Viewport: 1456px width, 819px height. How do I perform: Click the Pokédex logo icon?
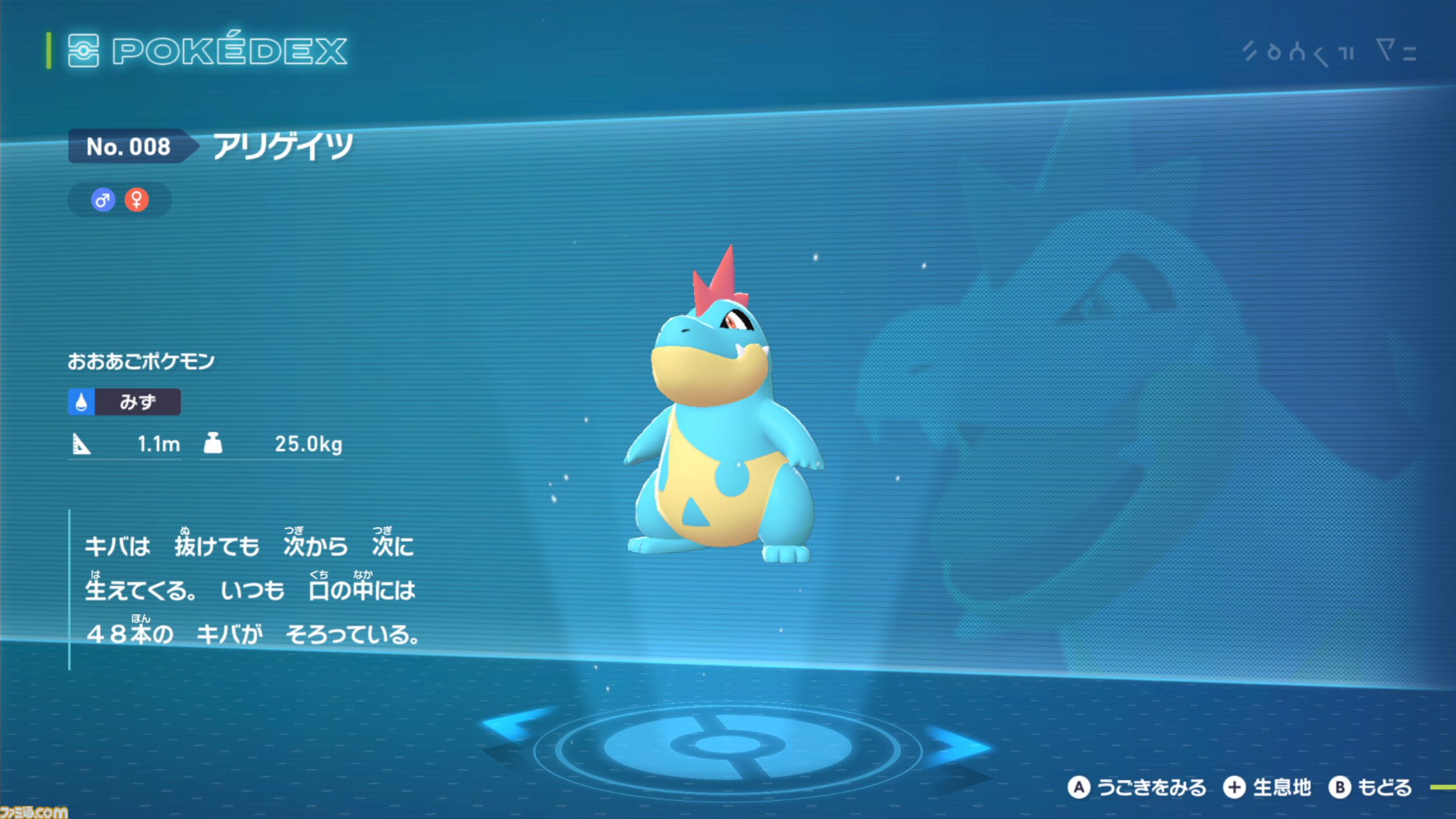click(84, 51)
